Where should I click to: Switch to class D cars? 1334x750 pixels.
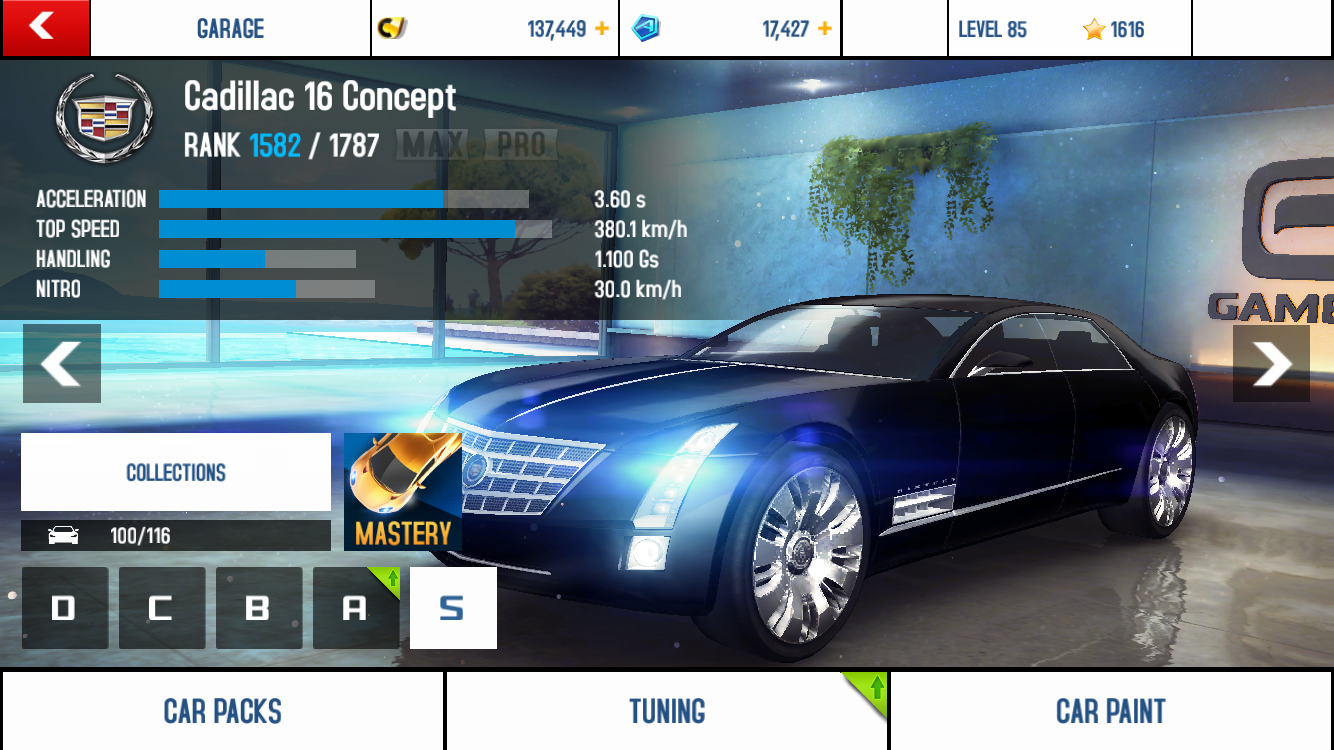(64, 608)
